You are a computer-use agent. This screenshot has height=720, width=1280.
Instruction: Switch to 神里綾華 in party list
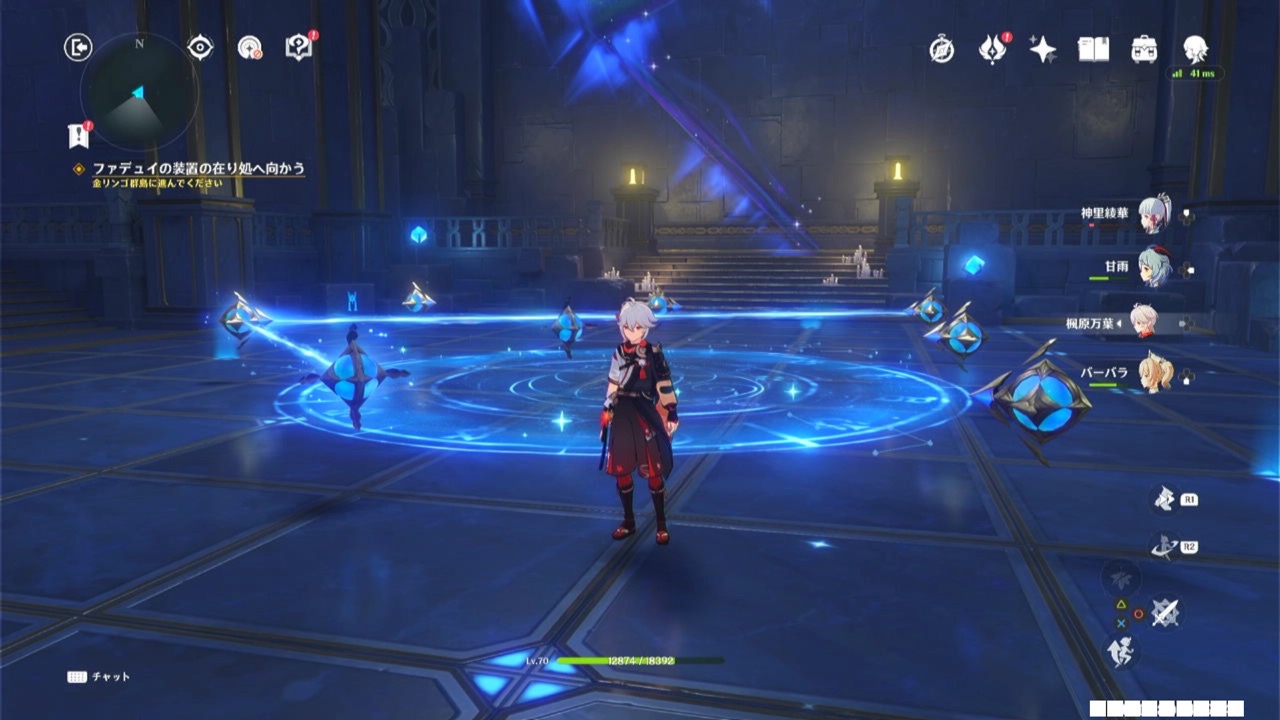tap(1153, 216)
